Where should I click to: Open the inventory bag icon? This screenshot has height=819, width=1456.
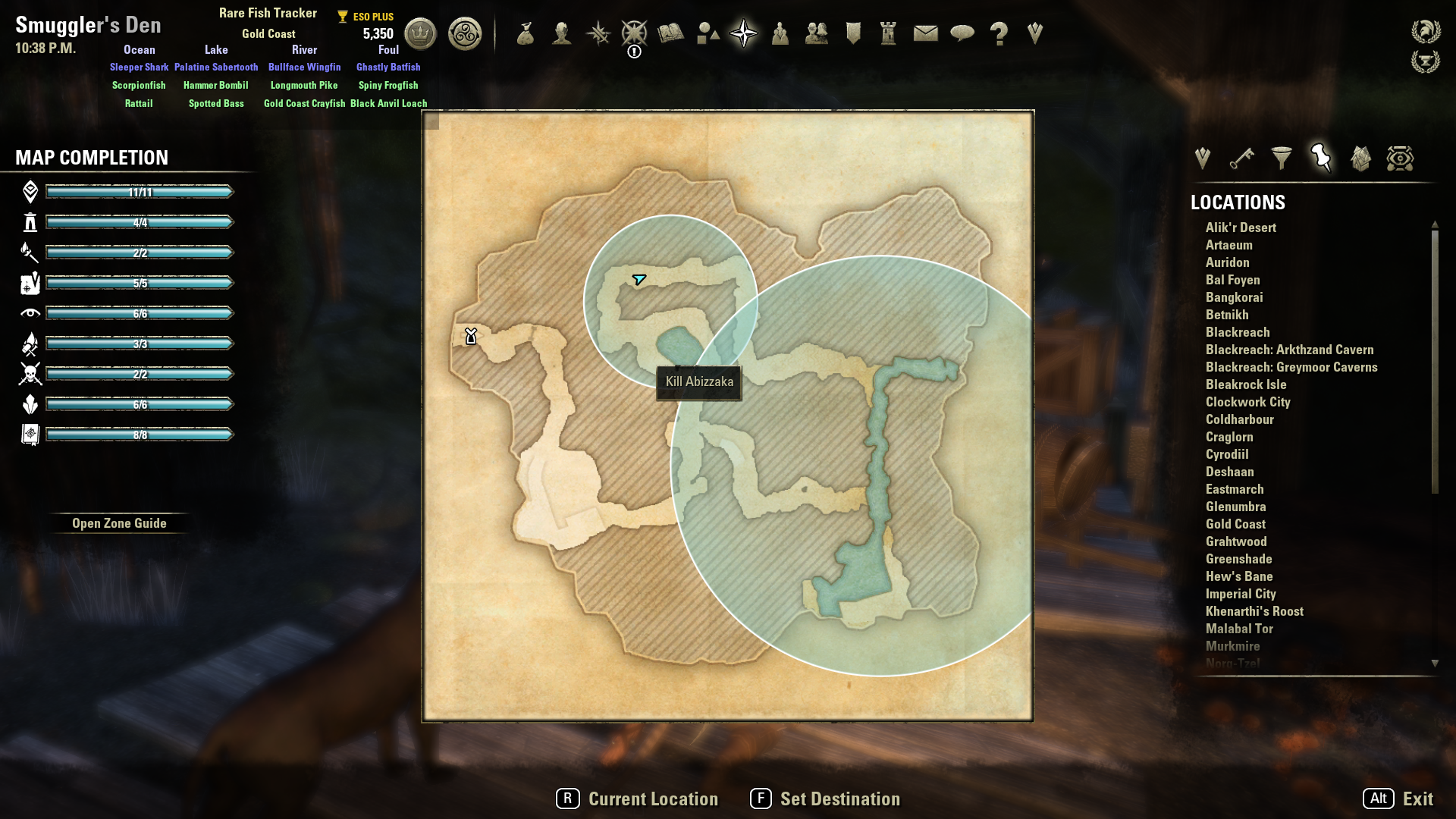(x=526, y=33)
